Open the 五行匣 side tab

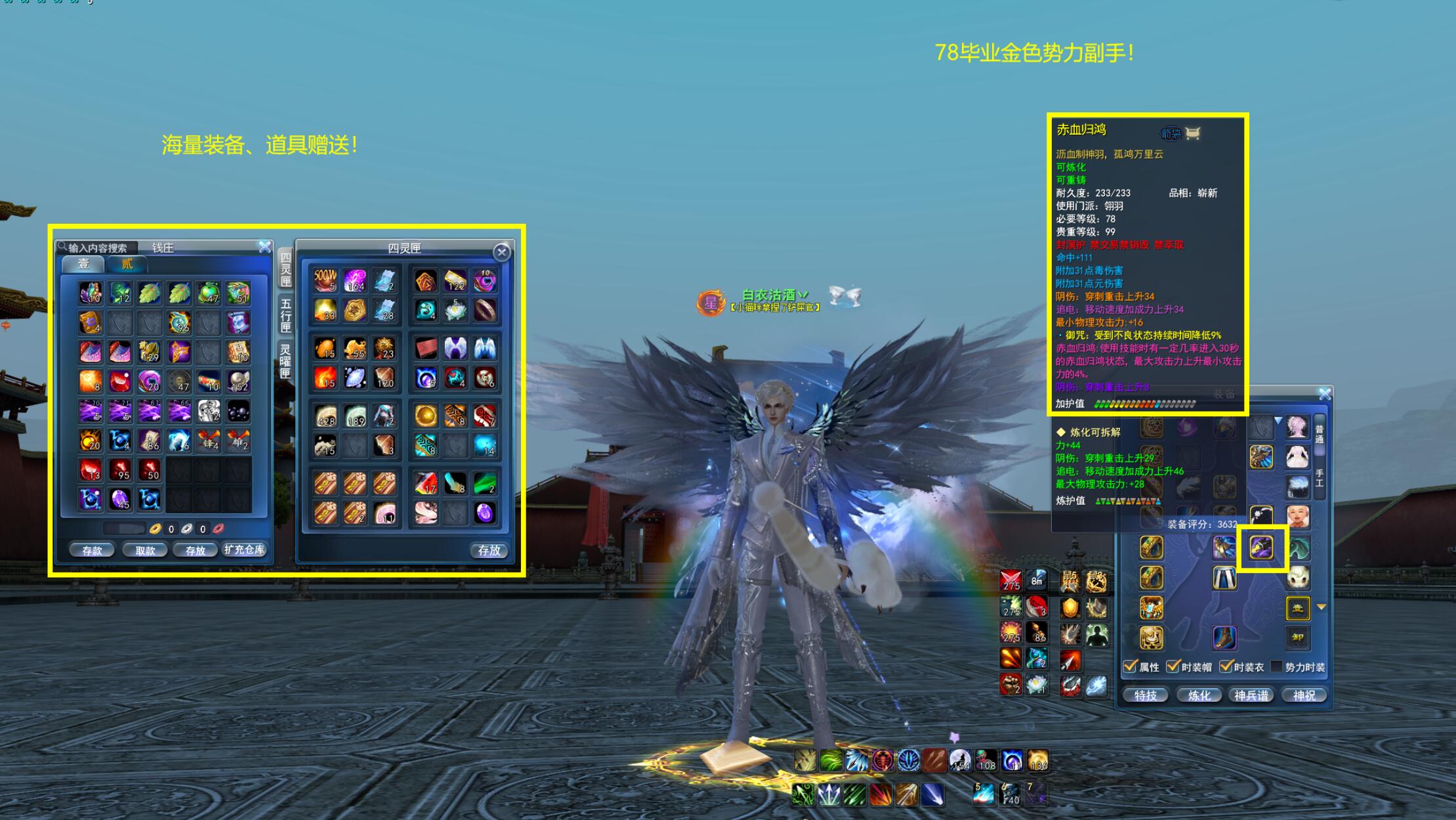pos(285,314)
